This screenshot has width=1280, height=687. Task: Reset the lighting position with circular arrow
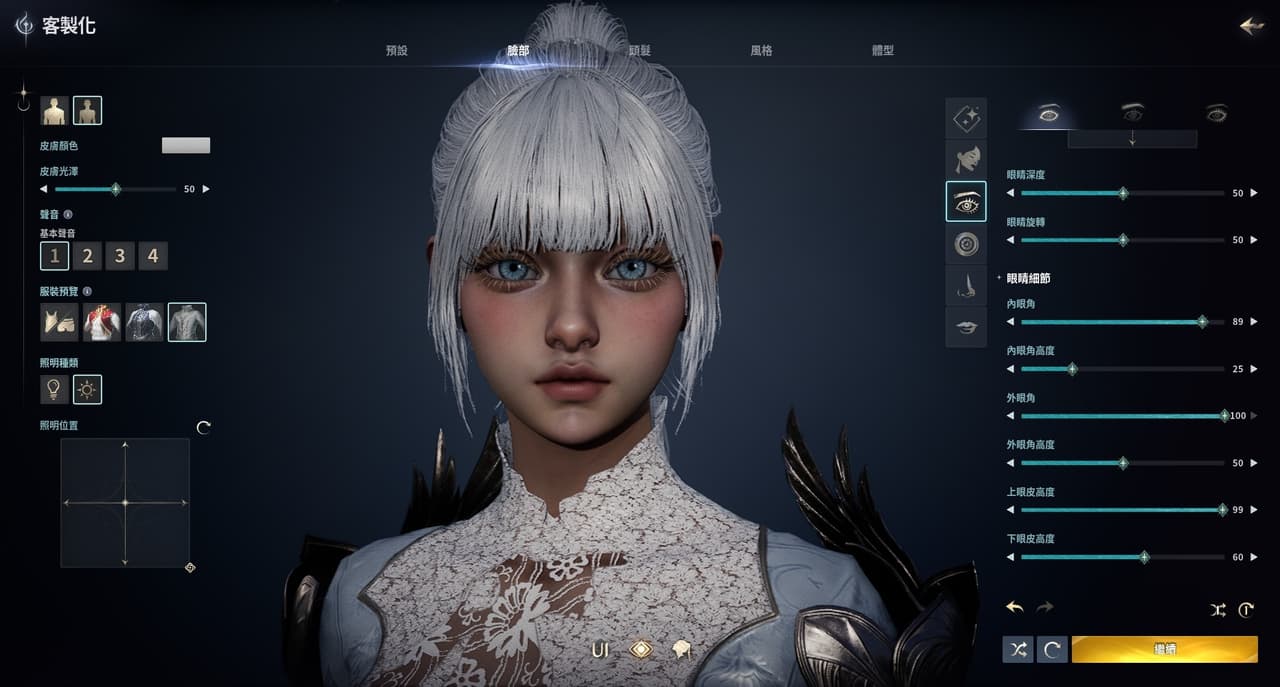(x=204, y=428)
